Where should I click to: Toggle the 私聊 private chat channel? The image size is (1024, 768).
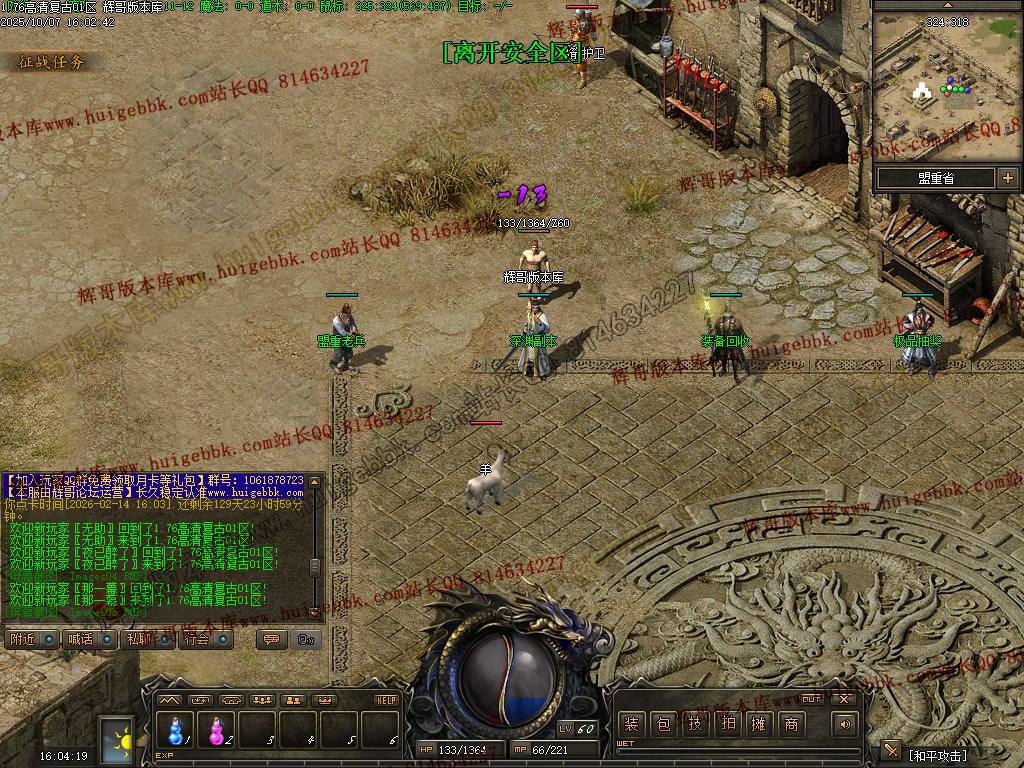point(145,639)
